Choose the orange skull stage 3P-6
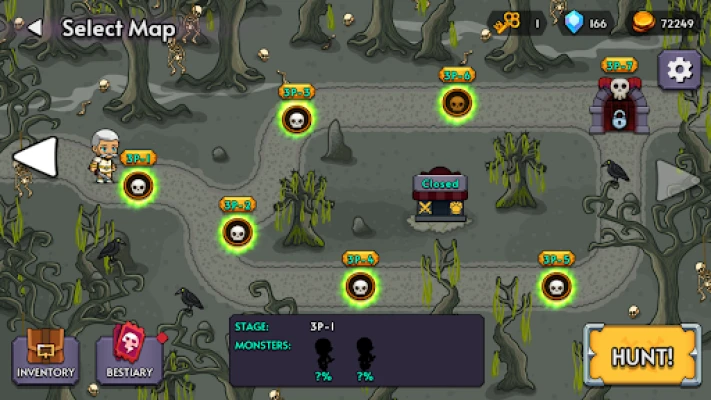 point(456,102)
